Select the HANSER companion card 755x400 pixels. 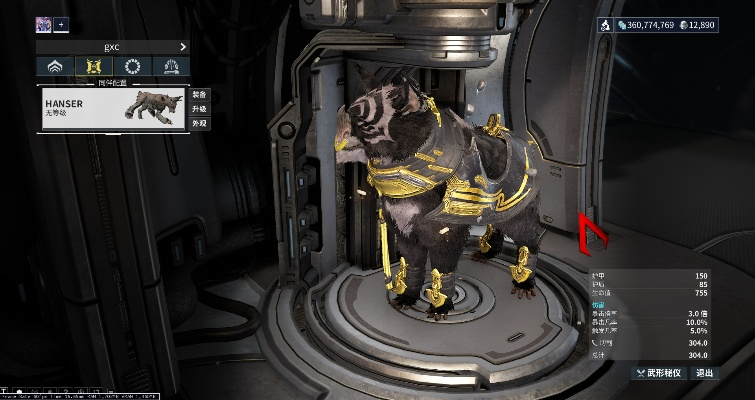[x=112, y=109]
